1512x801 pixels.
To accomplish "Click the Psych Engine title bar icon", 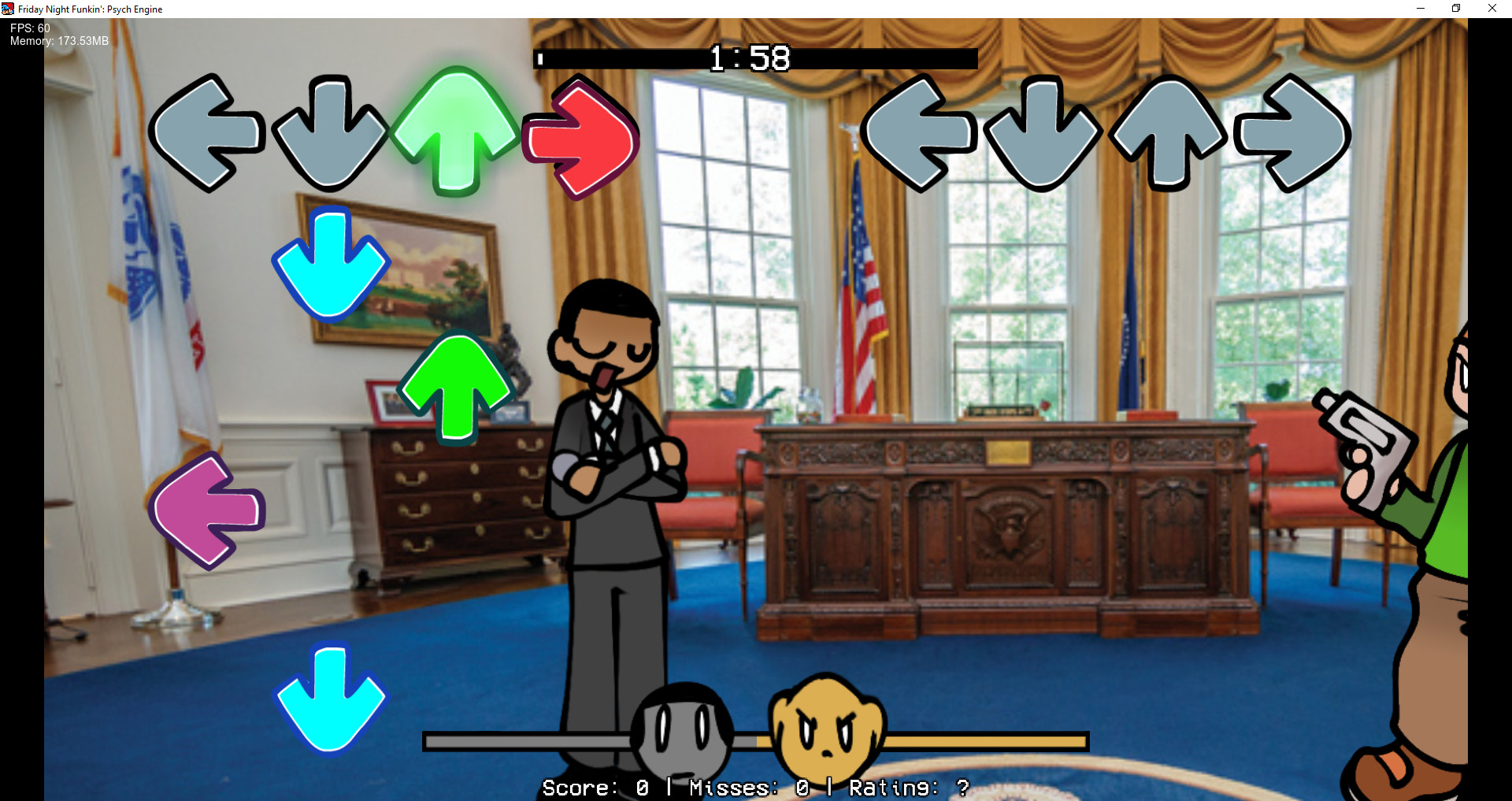I will (x=7, y=9).
